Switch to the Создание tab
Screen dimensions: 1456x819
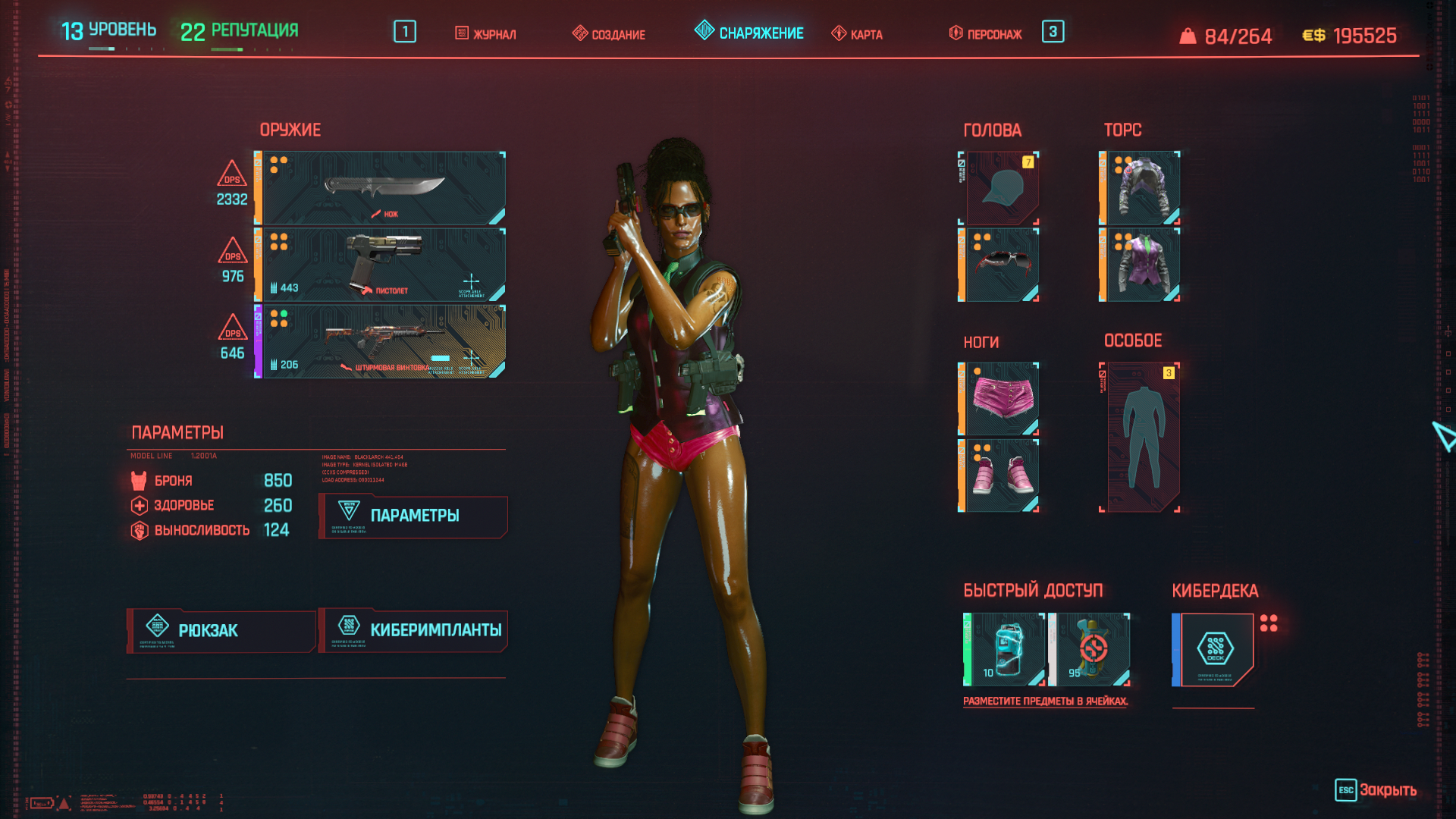click(x=609, y=34)
